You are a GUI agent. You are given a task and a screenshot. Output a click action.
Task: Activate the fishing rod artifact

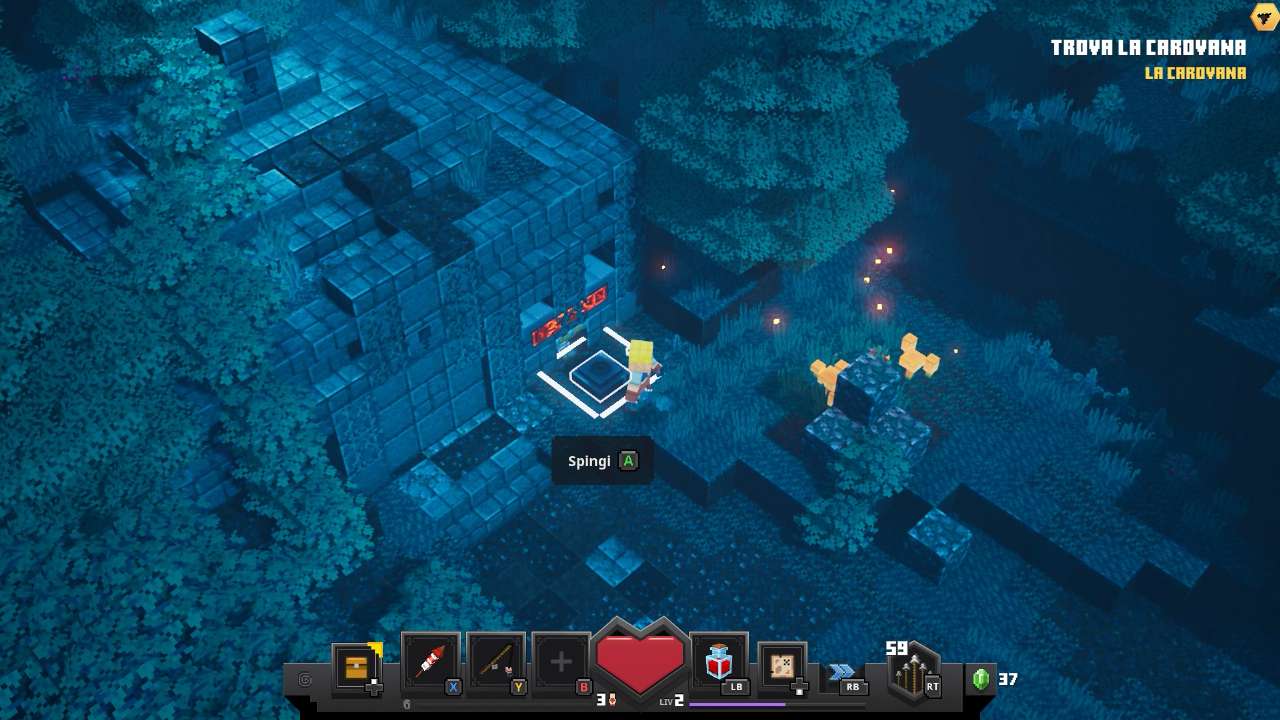pyautogui.click(x=496, y=662)
